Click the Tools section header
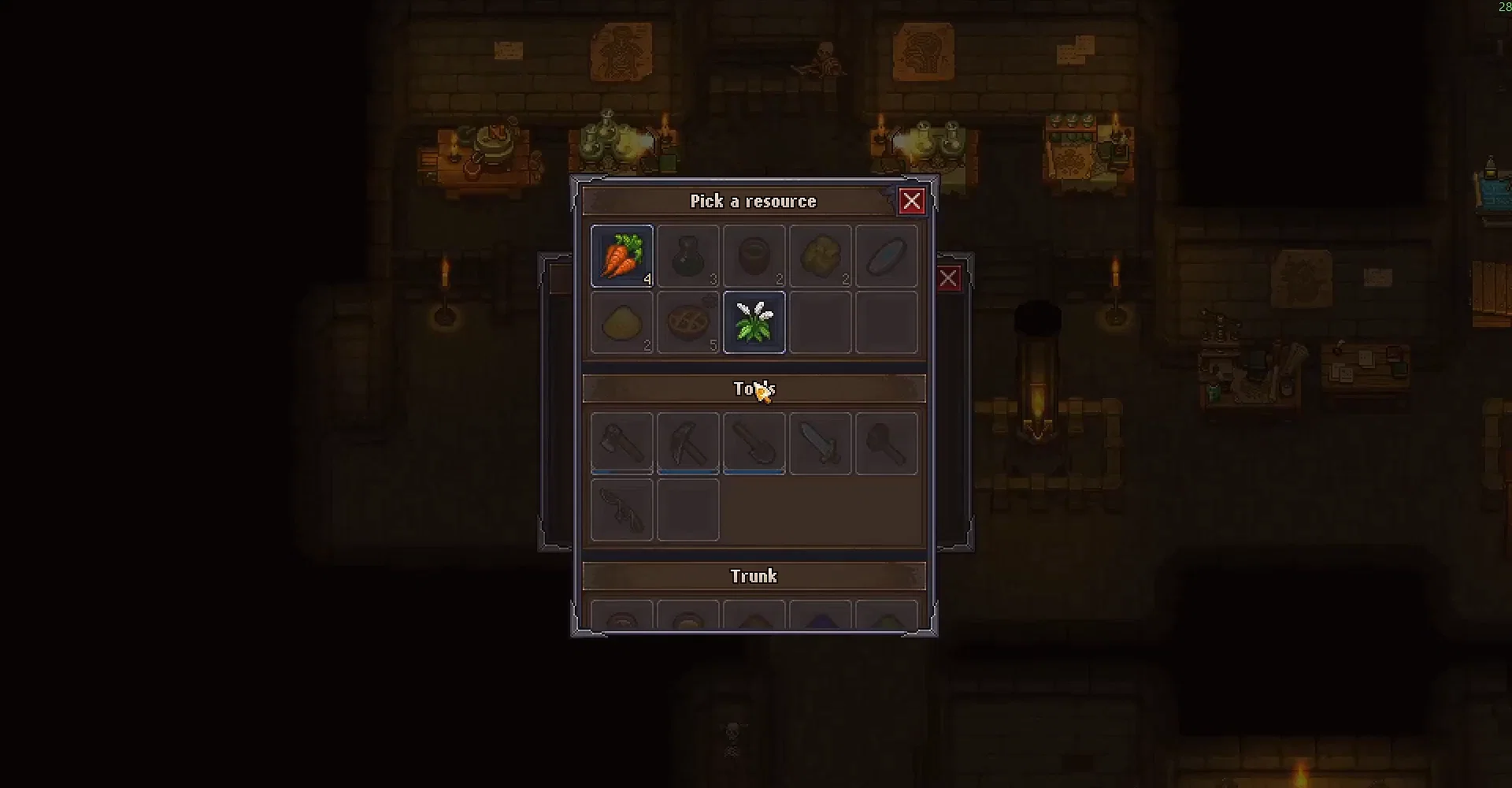Viewport: 1512px width, 788px height. tap(754, 388)
